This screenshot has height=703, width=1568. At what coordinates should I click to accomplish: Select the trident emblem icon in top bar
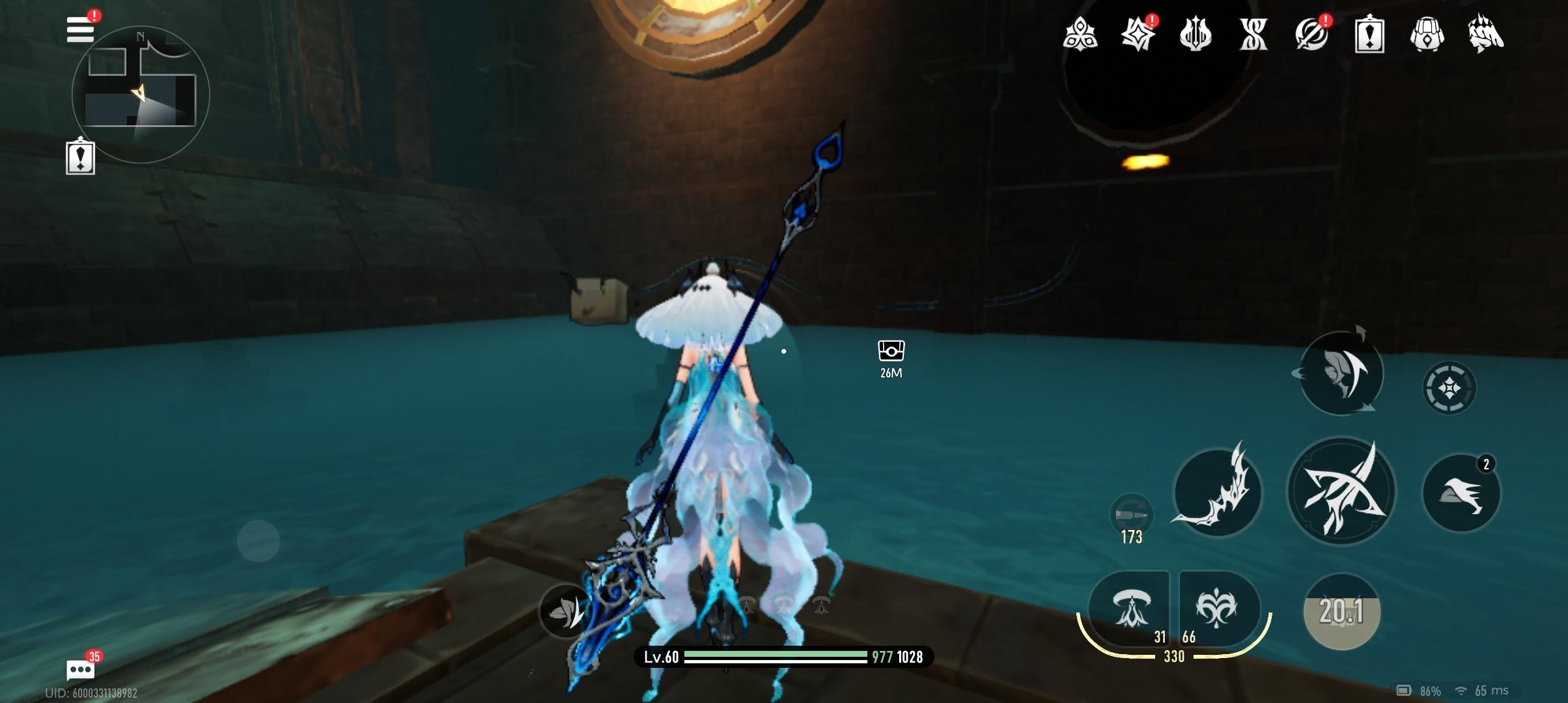tap(1196, 34)
